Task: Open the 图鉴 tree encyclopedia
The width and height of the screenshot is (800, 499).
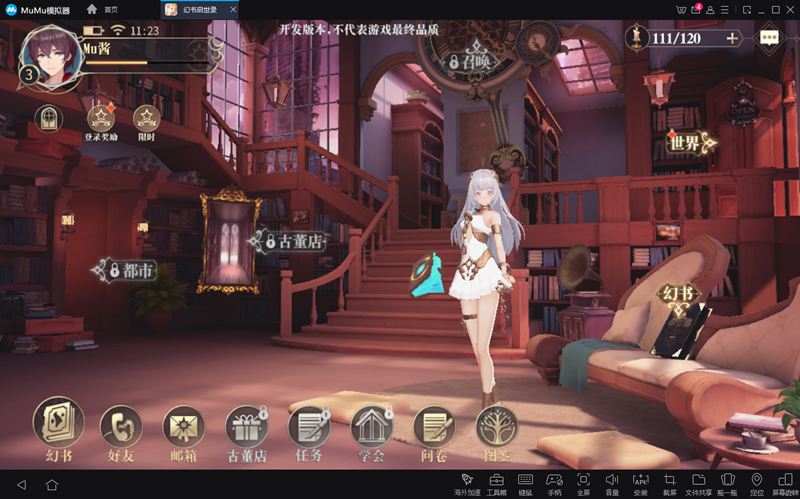Action: (497, 427)
